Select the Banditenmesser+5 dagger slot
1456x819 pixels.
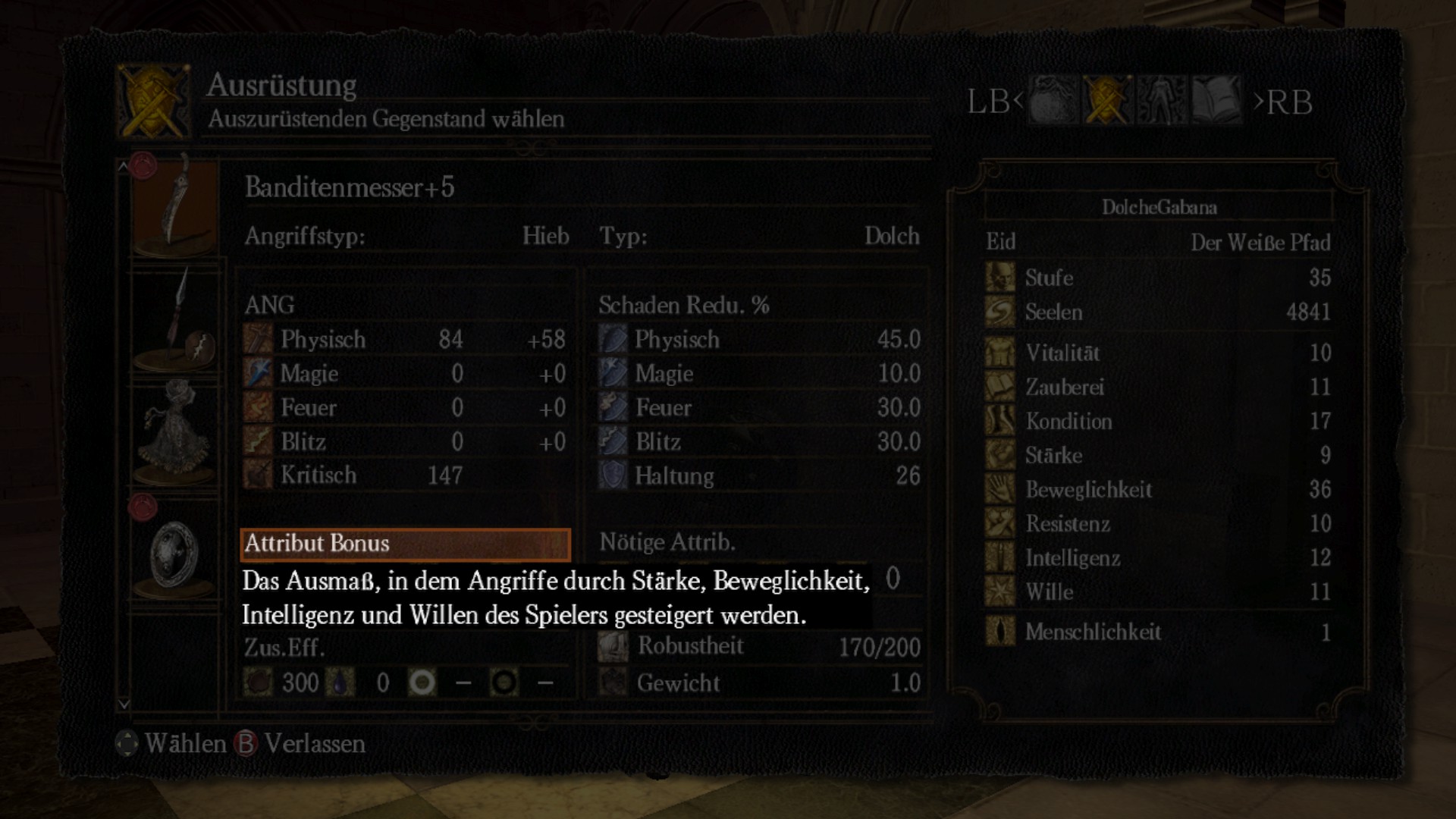click(176, 207)
